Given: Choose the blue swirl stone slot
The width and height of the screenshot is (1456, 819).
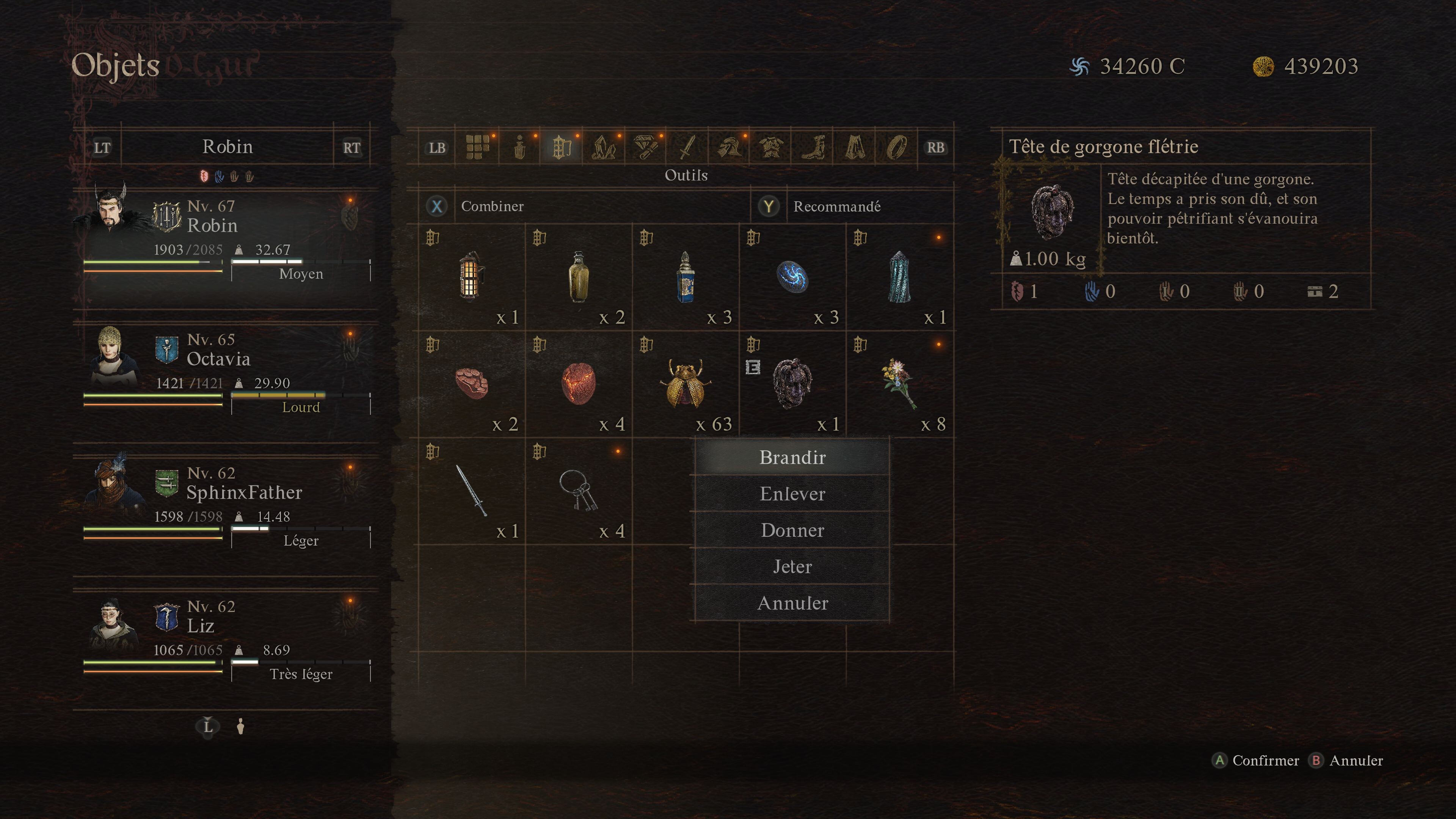Looking at the screenshot, I should coord(792,277).
